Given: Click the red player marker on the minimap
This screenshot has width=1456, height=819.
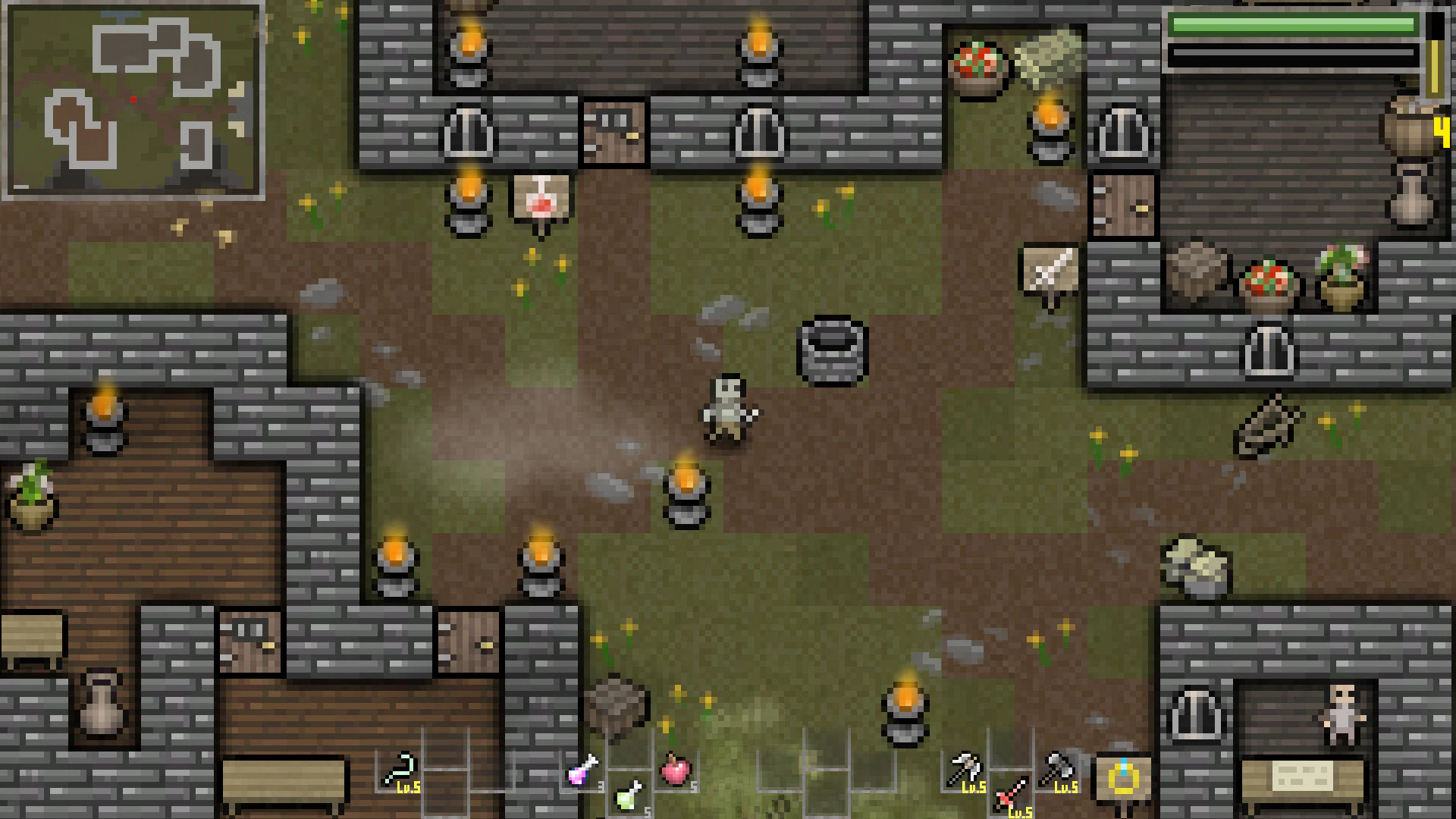Looking at the screenshot, I should coord(135,98).
